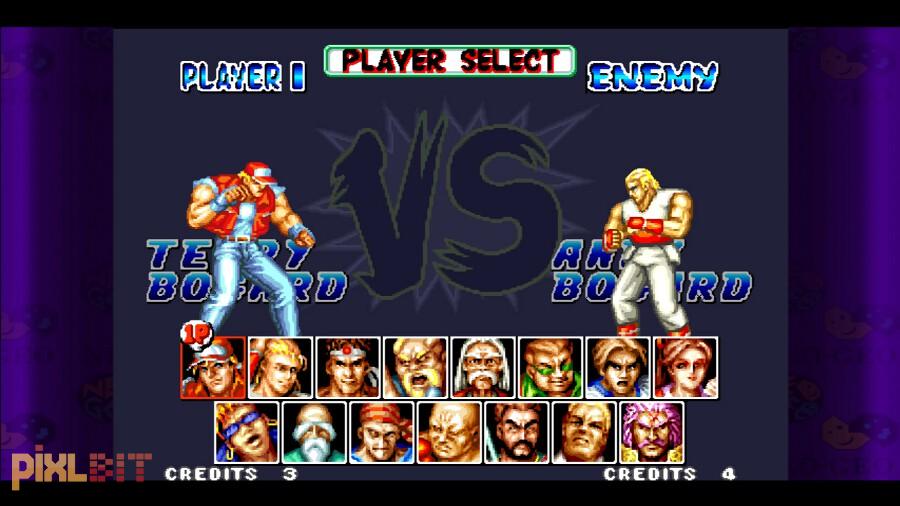Select bald boxer Axel Hawk
This screenshot has width=900, height=506.
449,432
